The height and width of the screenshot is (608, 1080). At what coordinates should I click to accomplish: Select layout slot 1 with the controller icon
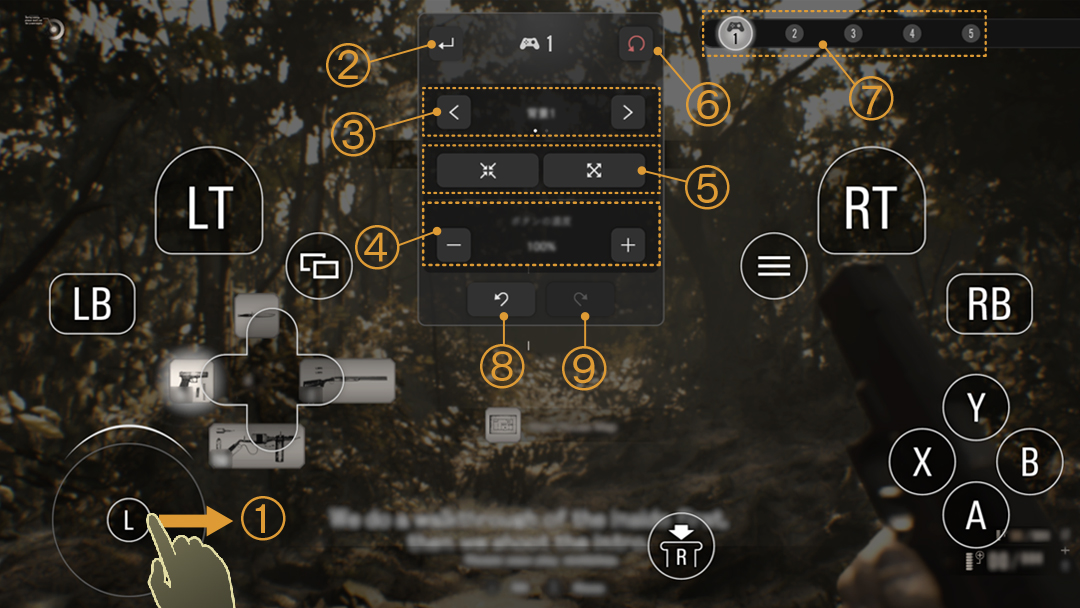pos(736,33)
